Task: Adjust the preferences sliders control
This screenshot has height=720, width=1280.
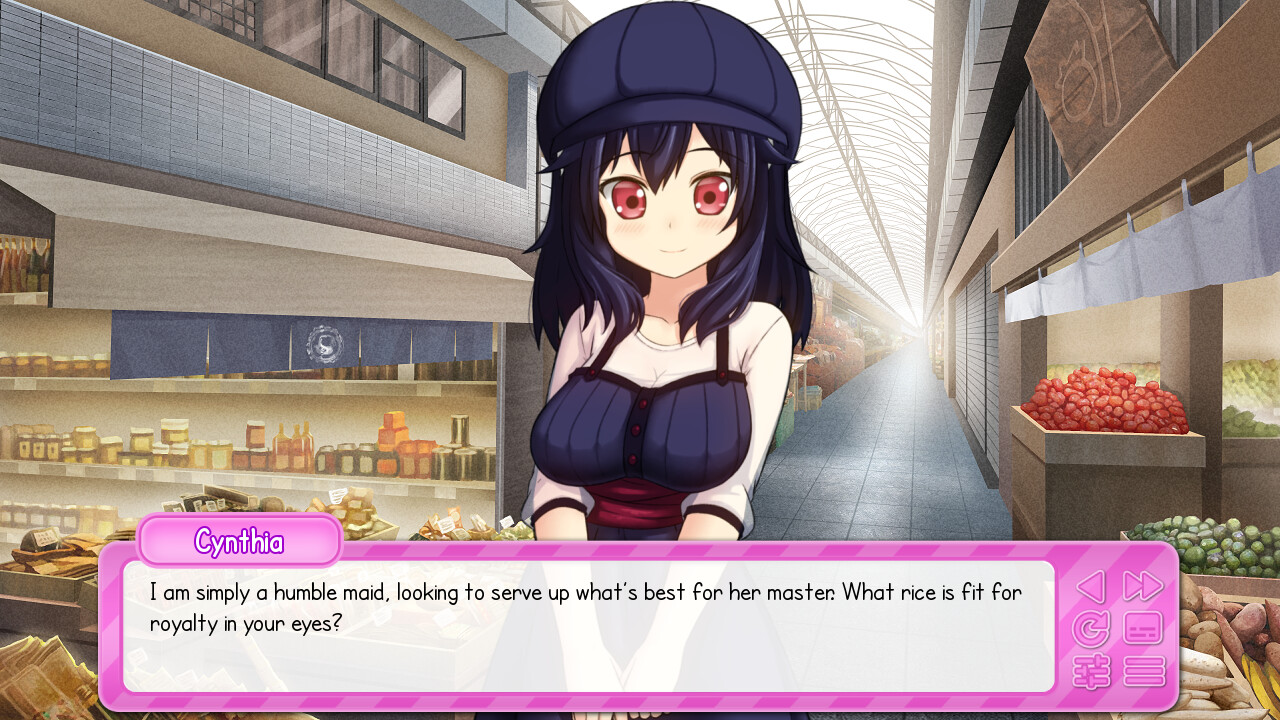Action: pyautogui.click(x=1092, y=672)
